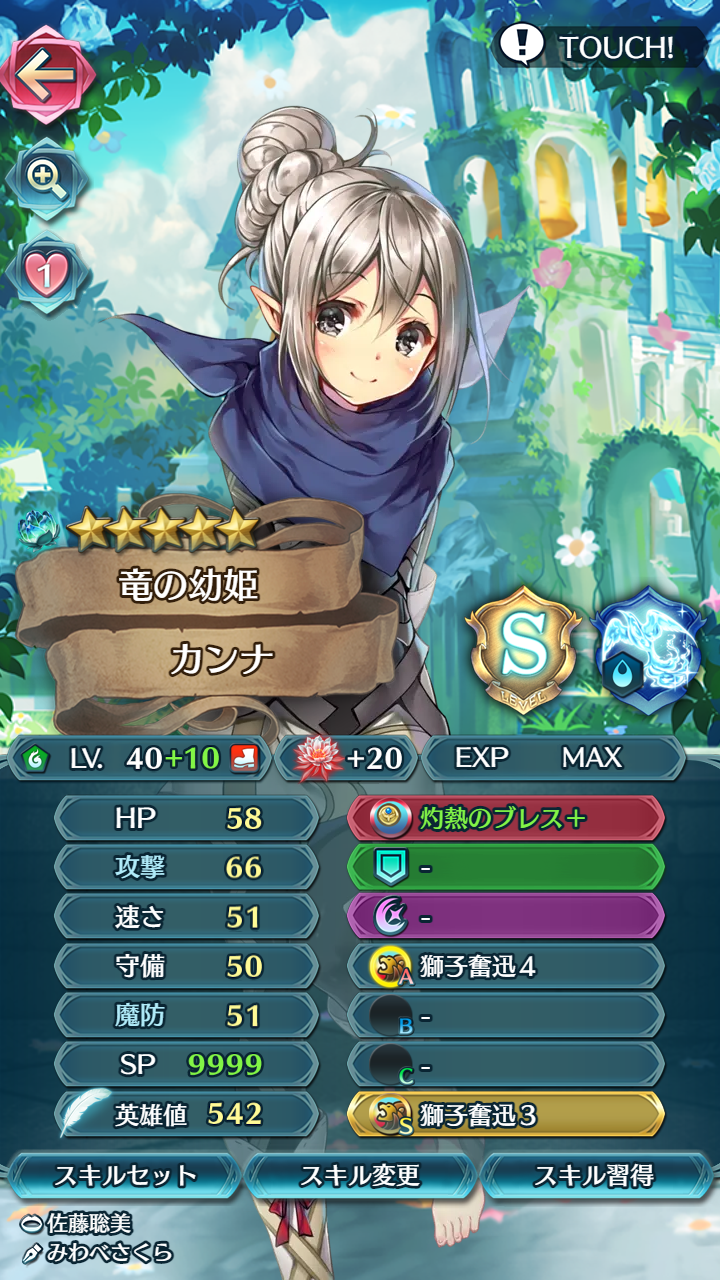Open スキルセット skill set menu
The width and height of the screenshot is (720, 1280).
[125, 1176]
